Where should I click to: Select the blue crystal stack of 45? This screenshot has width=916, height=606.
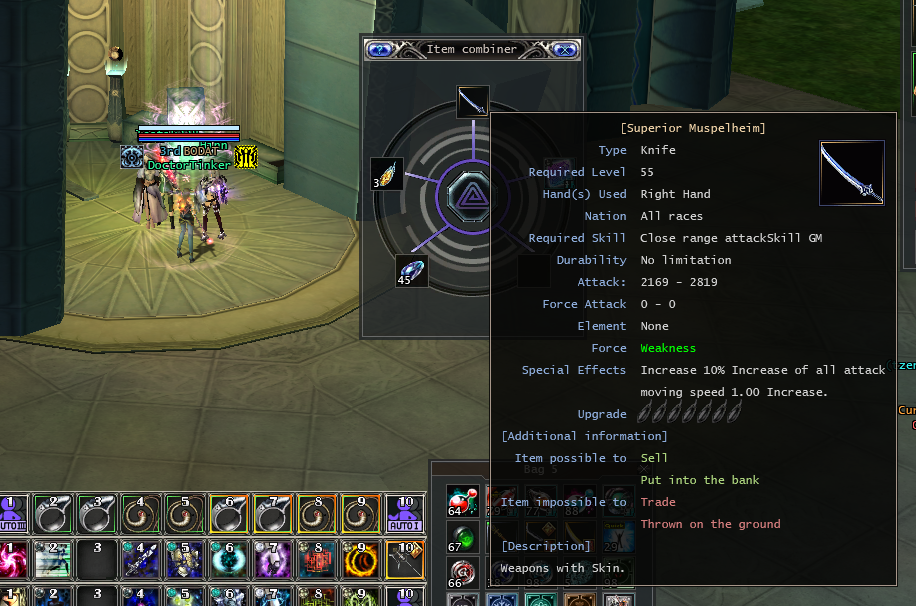tap(411, 271)
